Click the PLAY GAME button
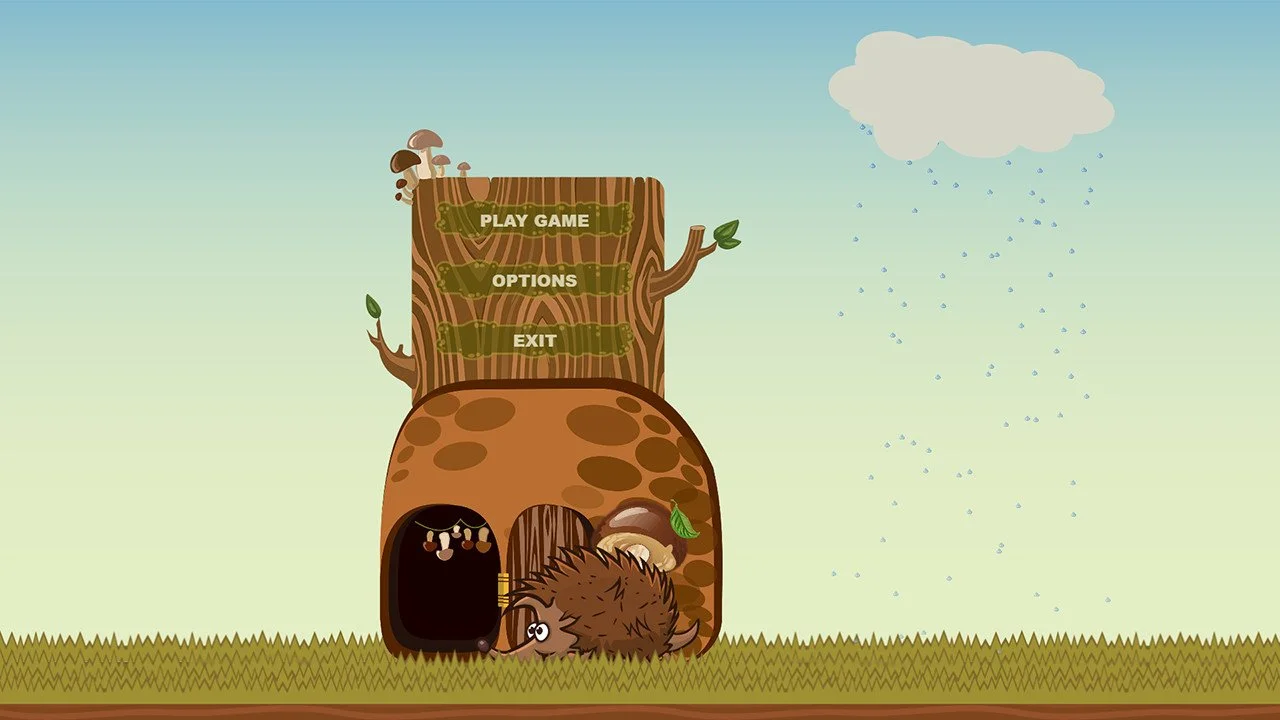The height and width of the screenshot is (720, 1280). (535, 221)
